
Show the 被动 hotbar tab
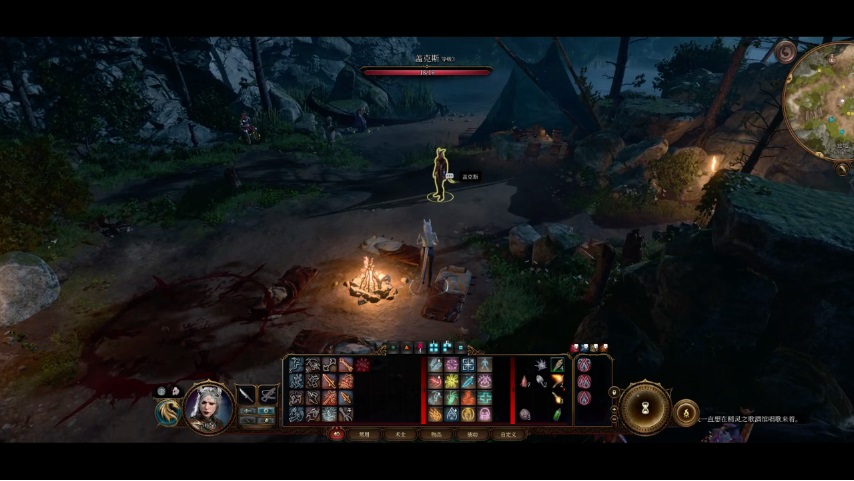click(x=471, y=435)
